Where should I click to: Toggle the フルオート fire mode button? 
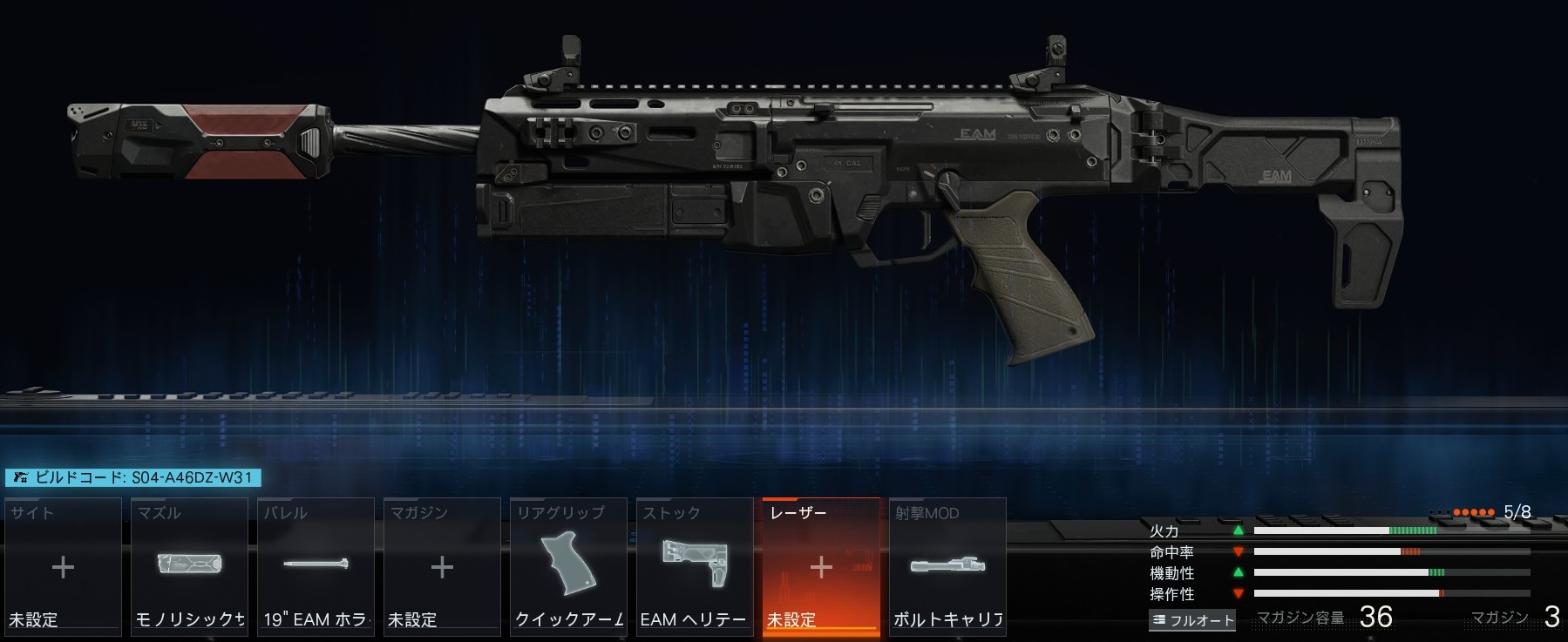pos(1192,620)
